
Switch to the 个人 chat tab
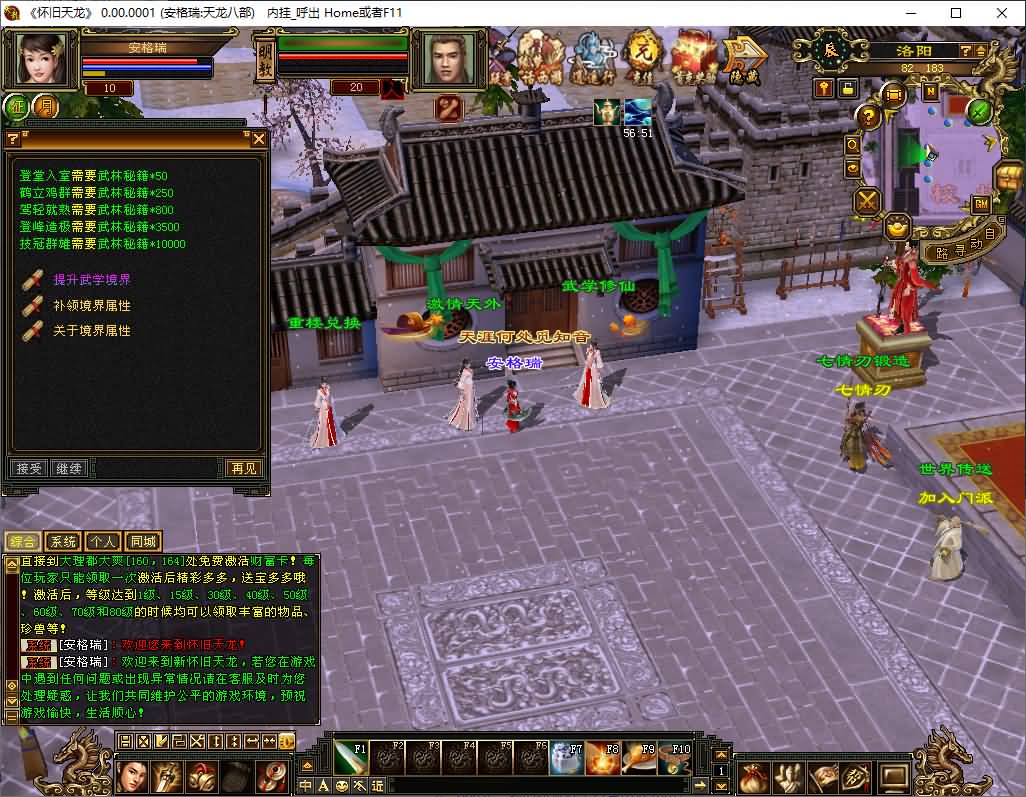(102, 541)
